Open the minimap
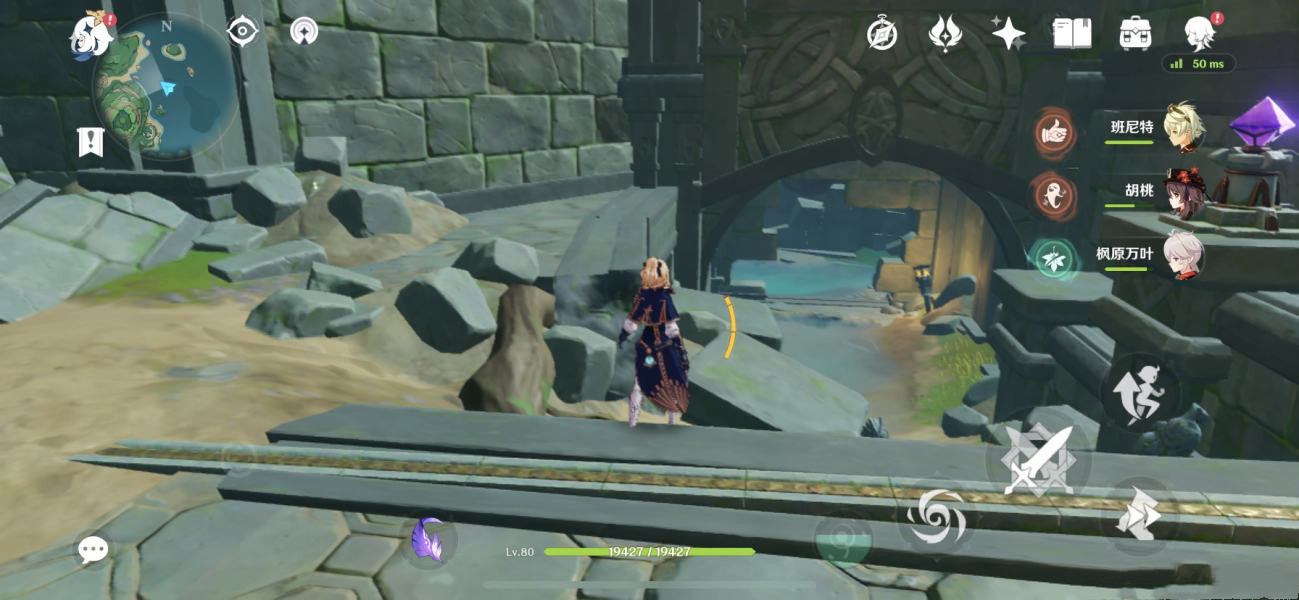This screenshot has width=1299, height=600. 165,86
